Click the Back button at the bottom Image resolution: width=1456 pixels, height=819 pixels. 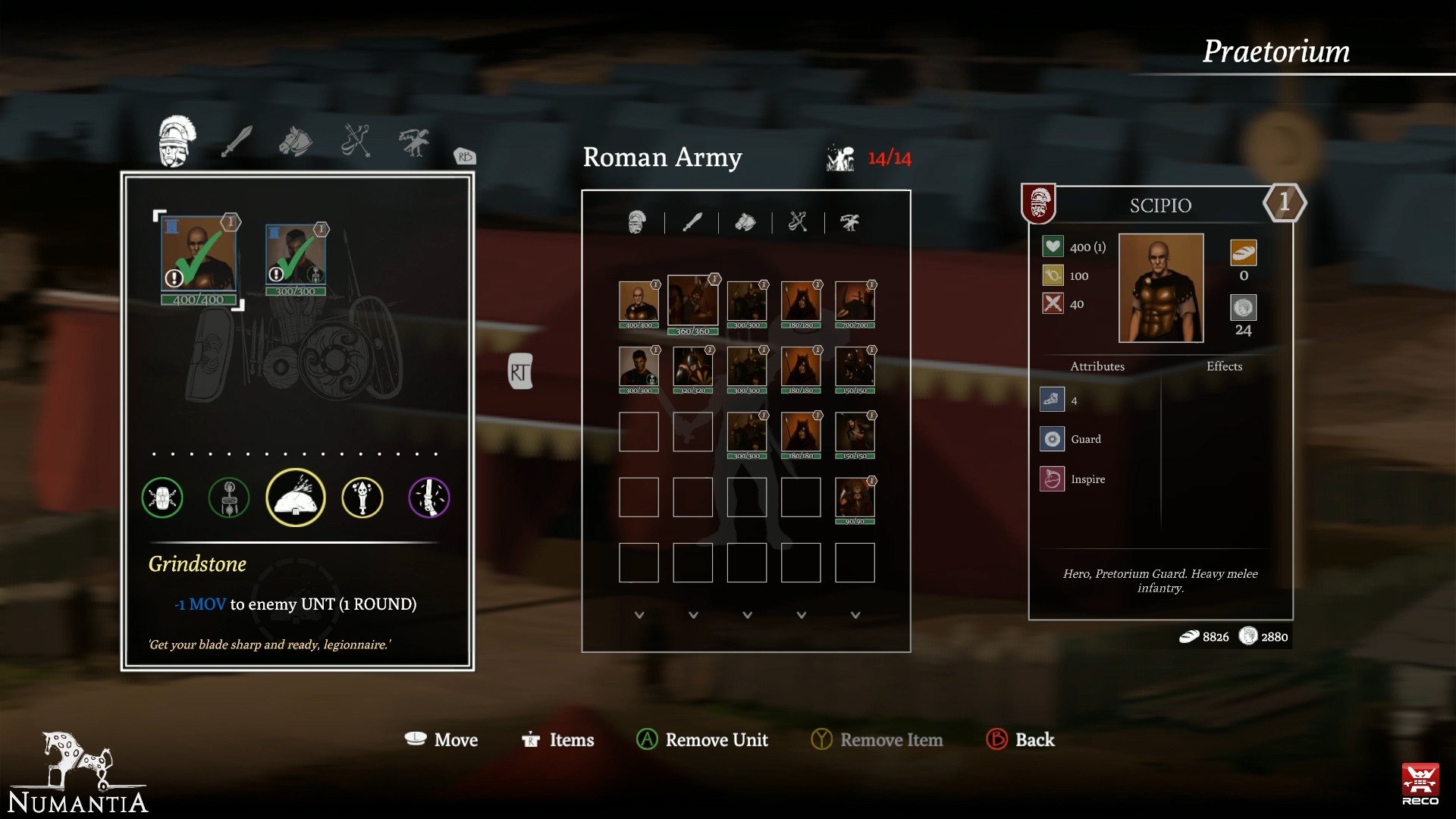click(1021, 739)
